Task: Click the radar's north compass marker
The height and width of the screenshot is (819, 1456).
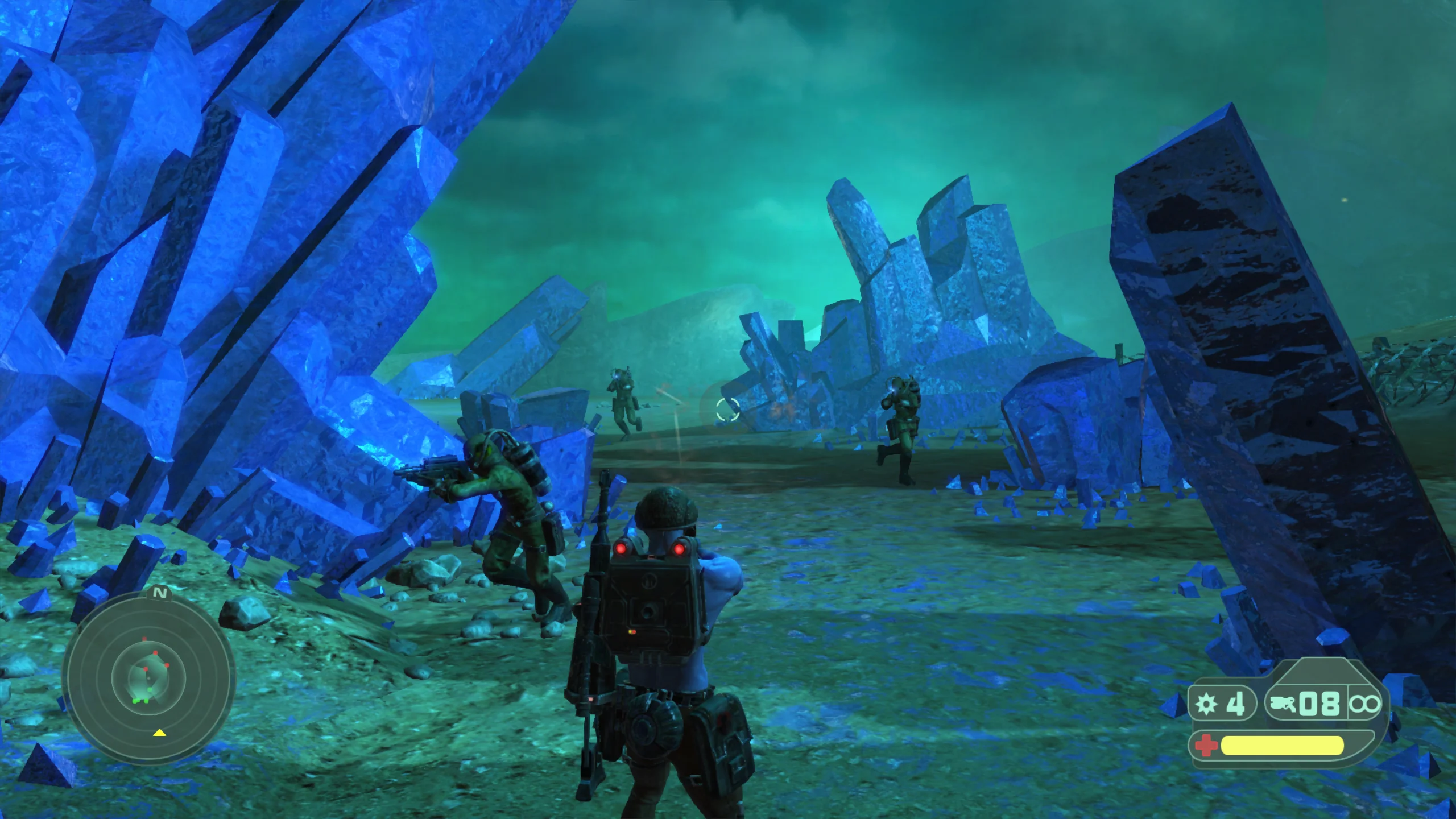Action: click(161, 594)
